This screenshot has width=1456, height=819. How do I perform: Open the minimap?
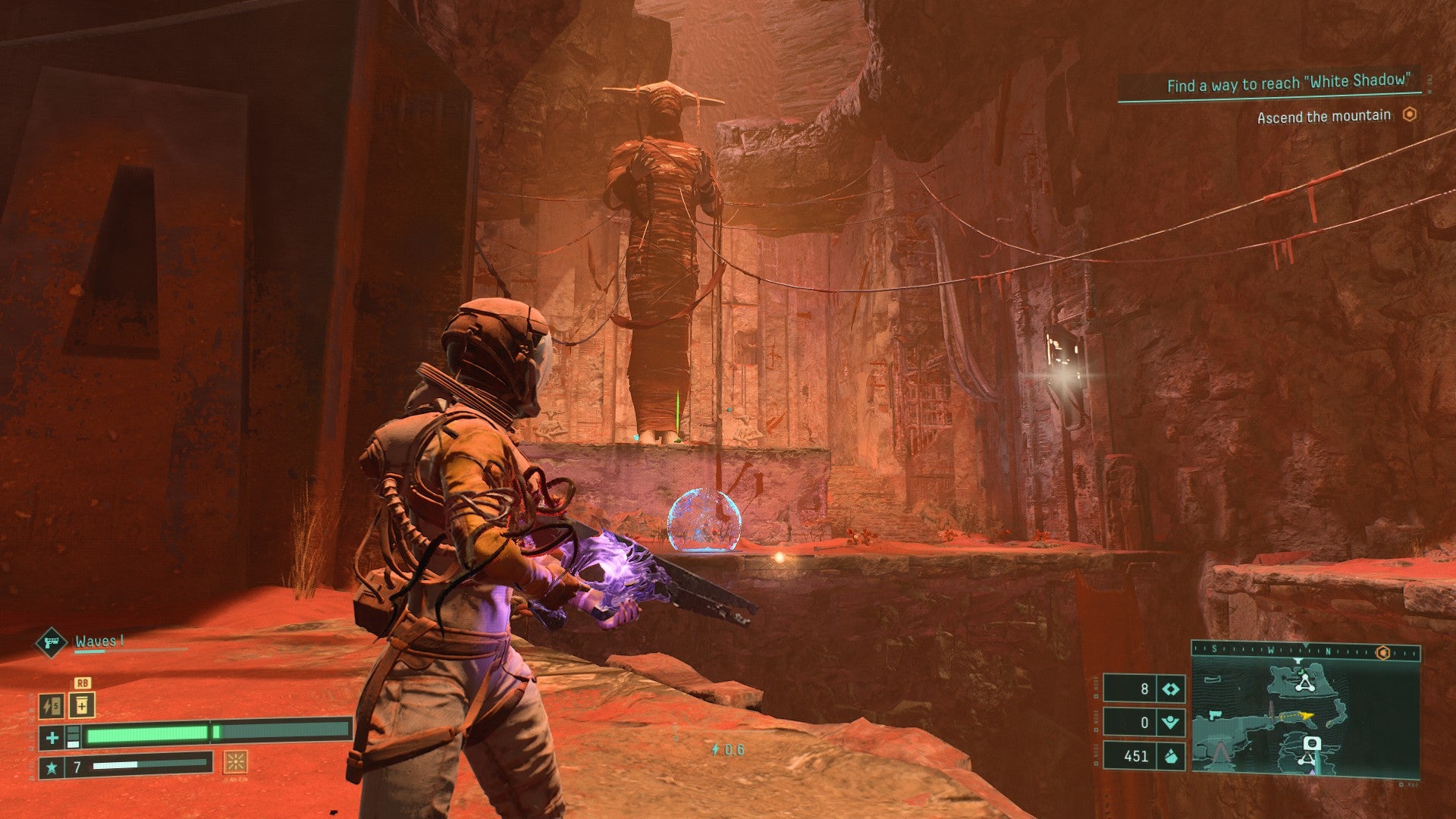[1304, 718]
